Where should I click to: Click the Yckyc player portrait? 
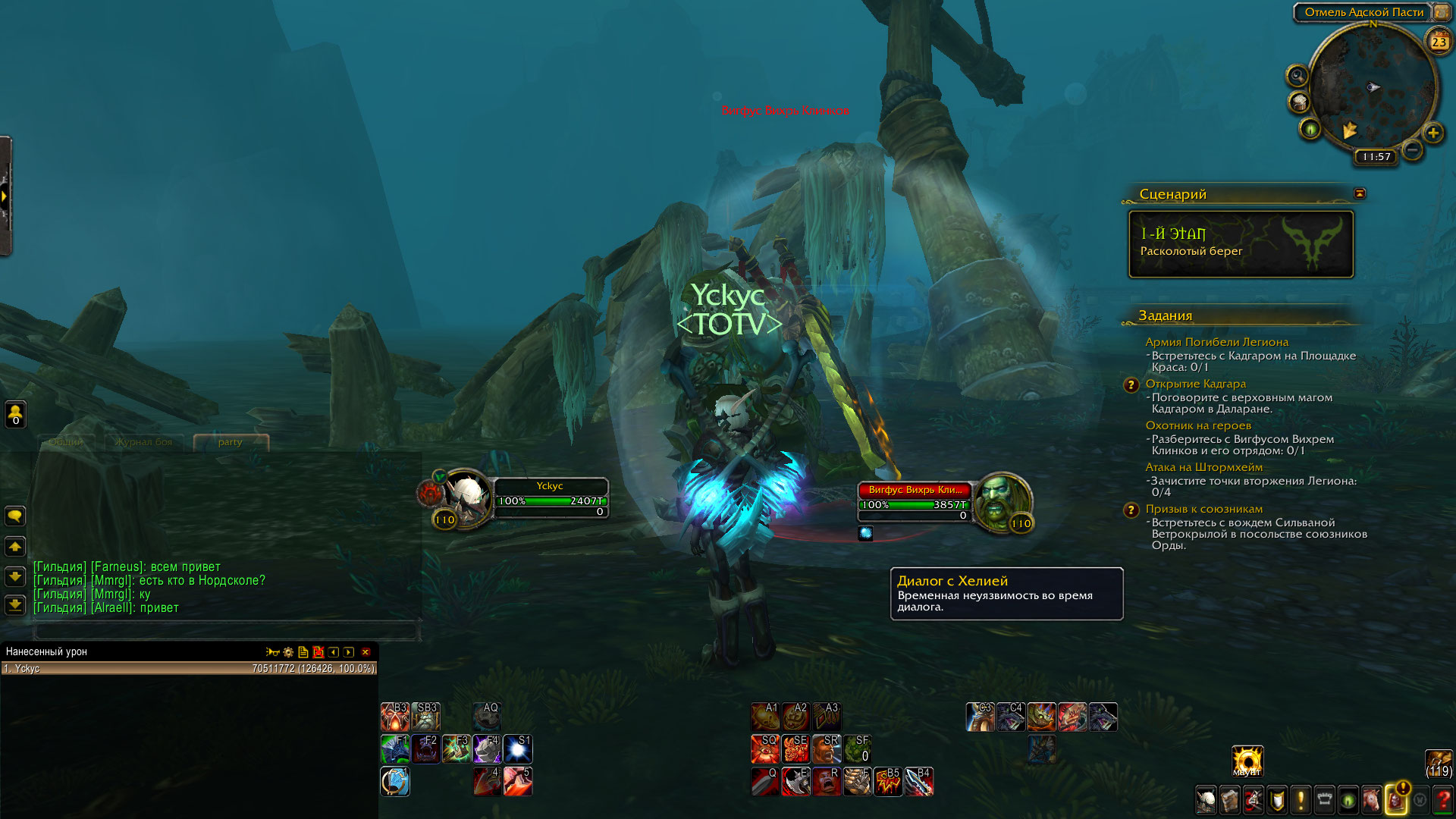(x=466, y=497)
